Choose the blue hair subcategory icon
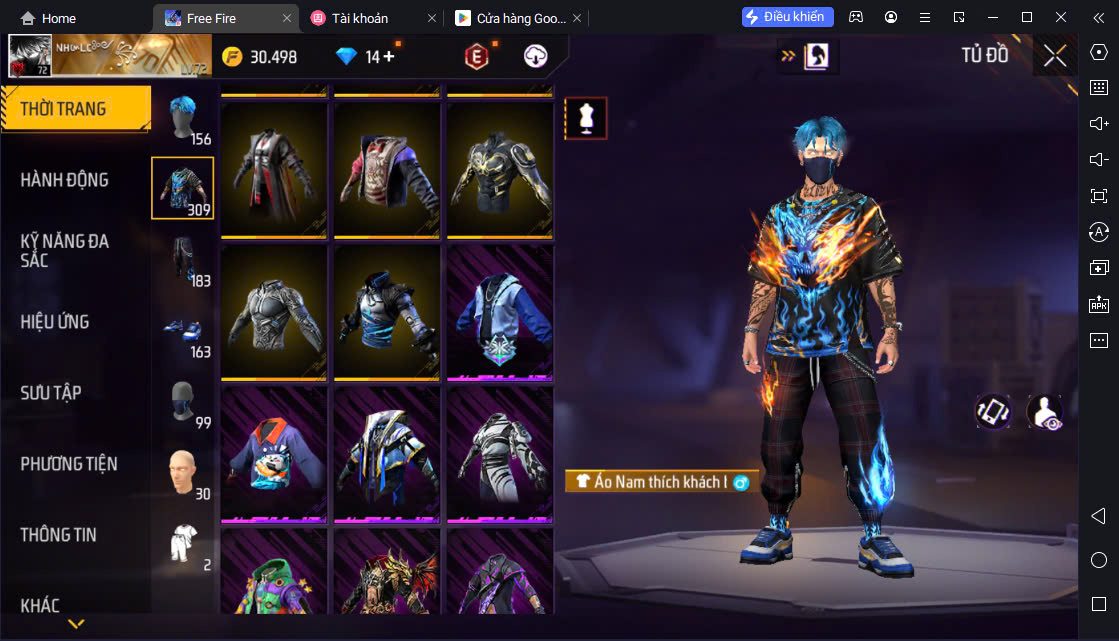The height and width of the screenshot is (641, 1119). pos(182,120)
